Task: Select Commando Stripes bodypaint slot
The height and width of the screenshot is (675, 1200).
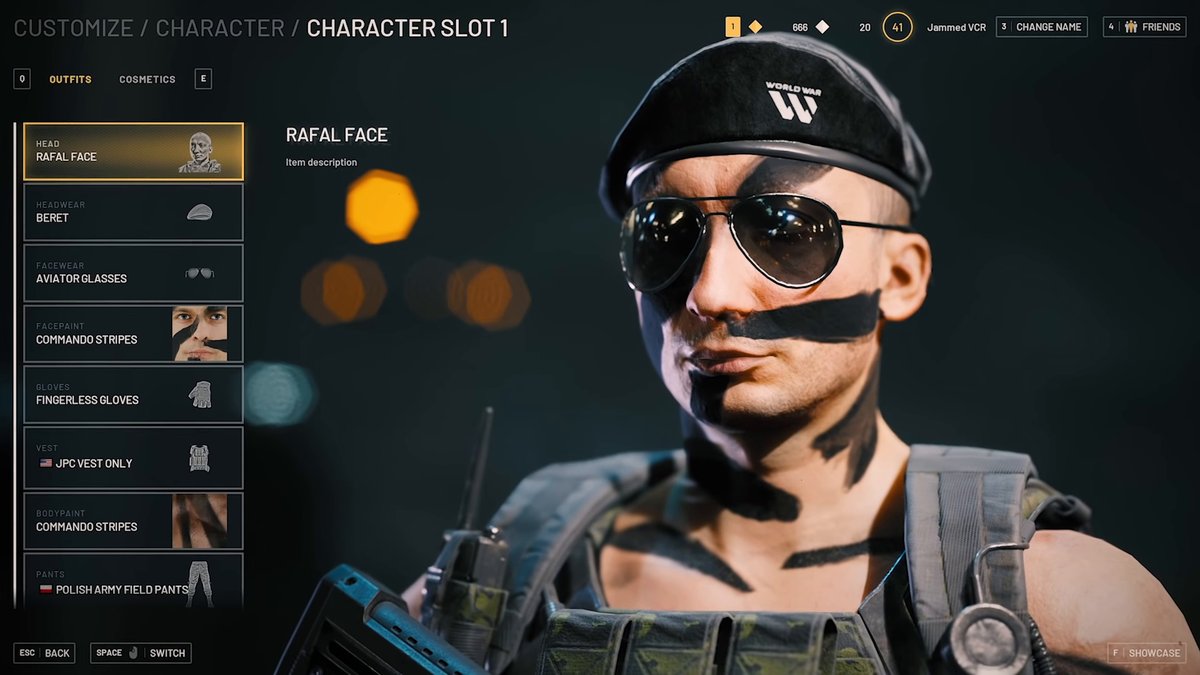Action: point(133,521)
